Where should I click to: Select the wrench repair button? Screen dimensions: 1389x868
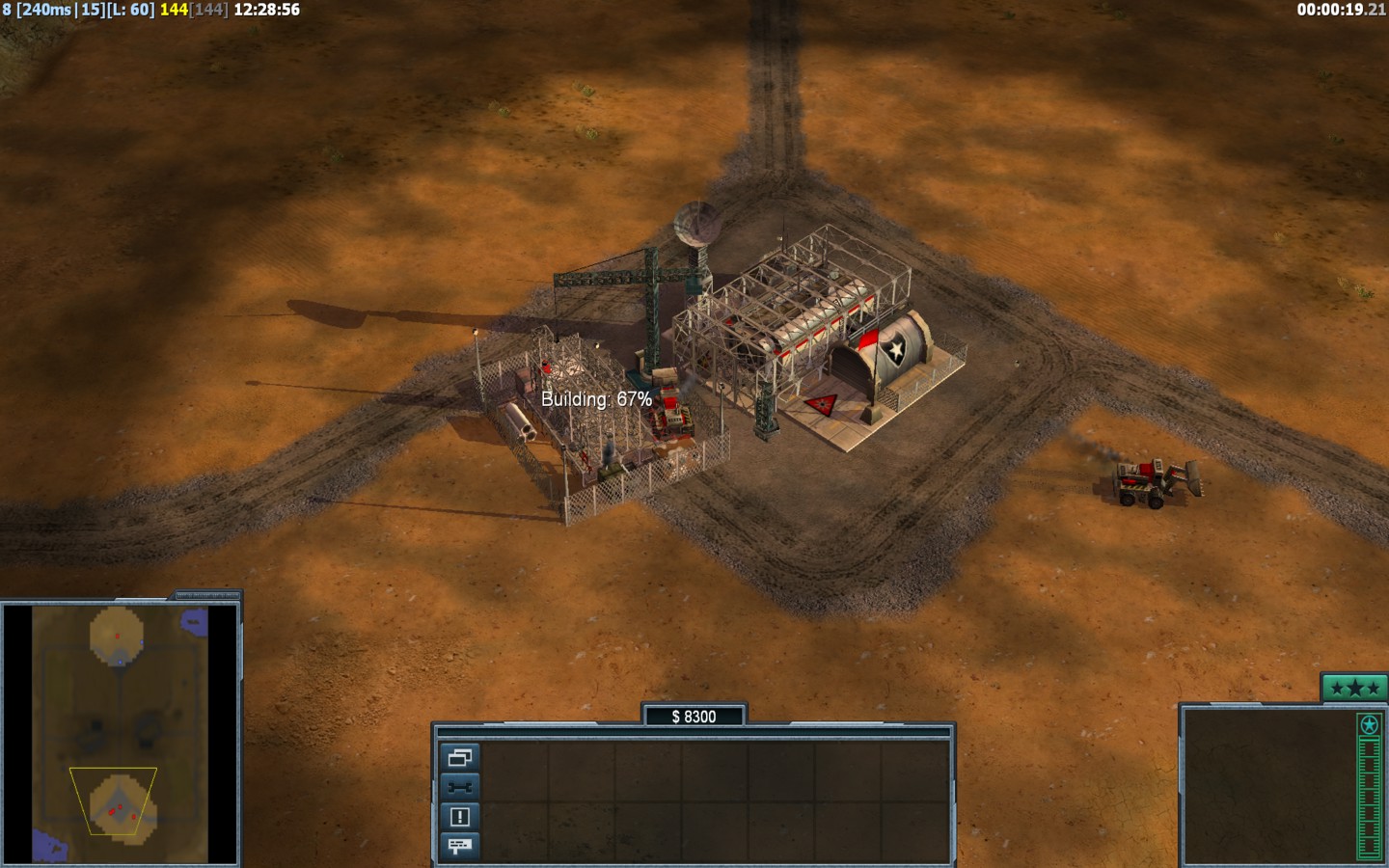pos(459,787)
